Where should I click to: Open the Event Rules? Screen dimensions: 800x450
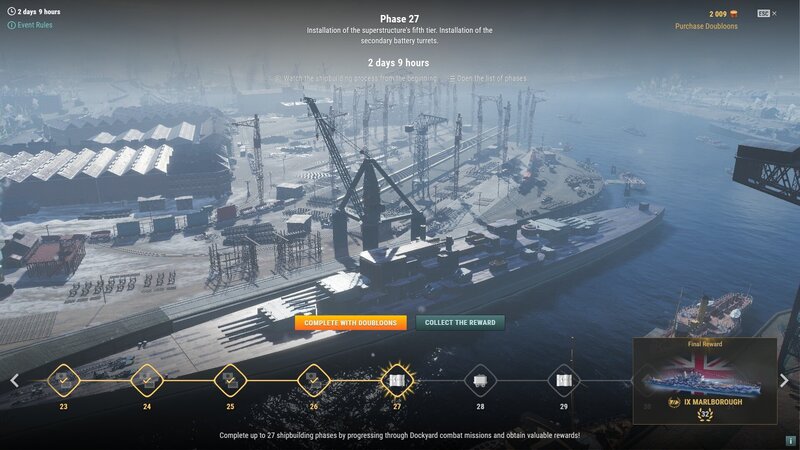tap(34, 25)
